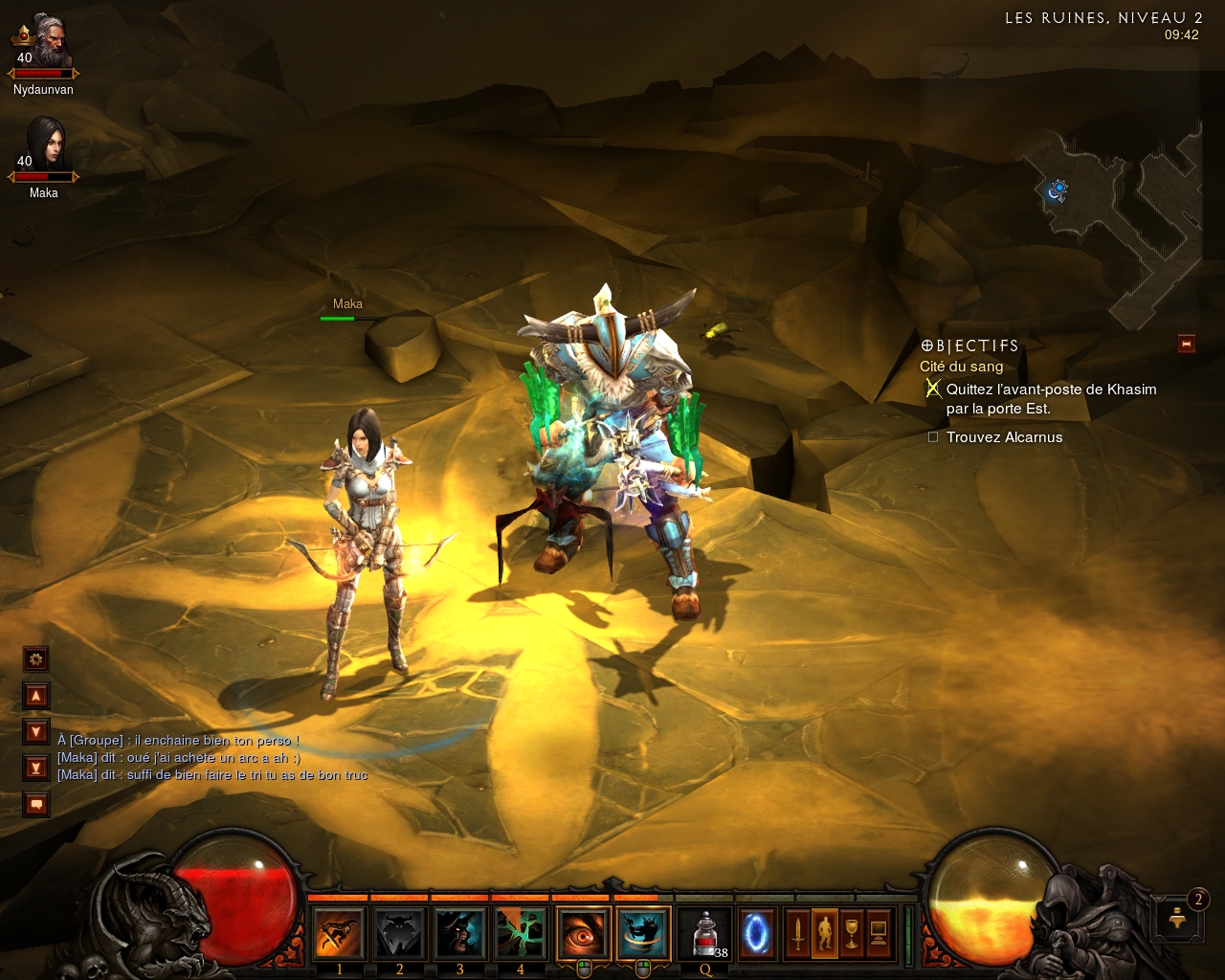Open the game menu computer icon
Screen dimensions: 1225x980
(878, 933)
